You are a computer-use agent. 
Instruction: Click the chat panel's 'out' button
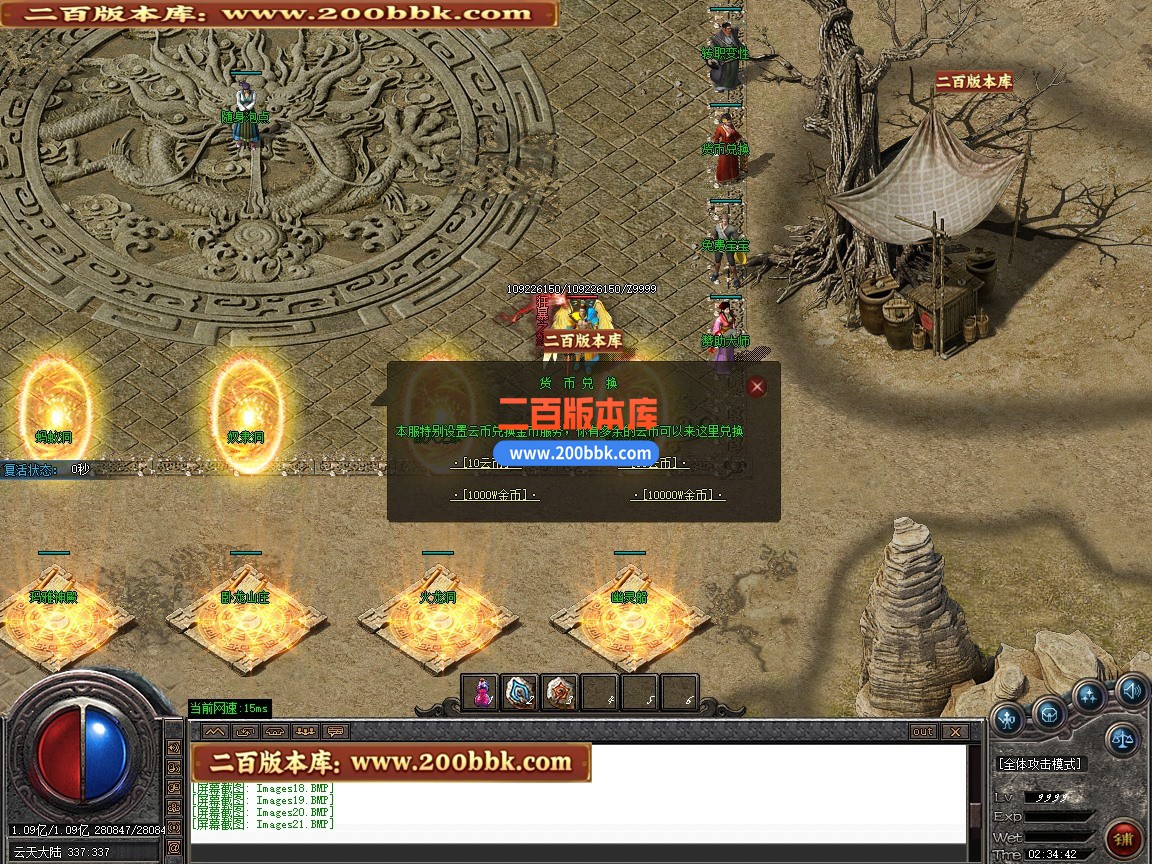tap(923, 732)
